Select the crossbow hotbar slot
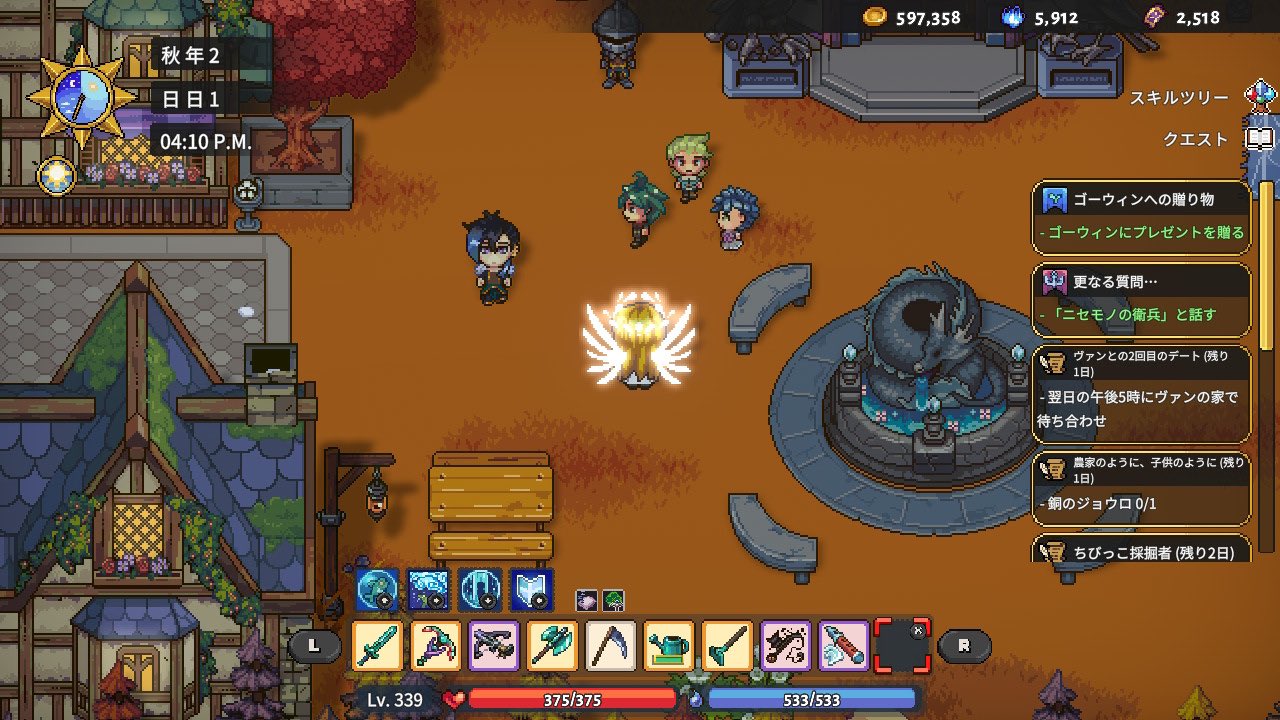 tap(494, 645)
